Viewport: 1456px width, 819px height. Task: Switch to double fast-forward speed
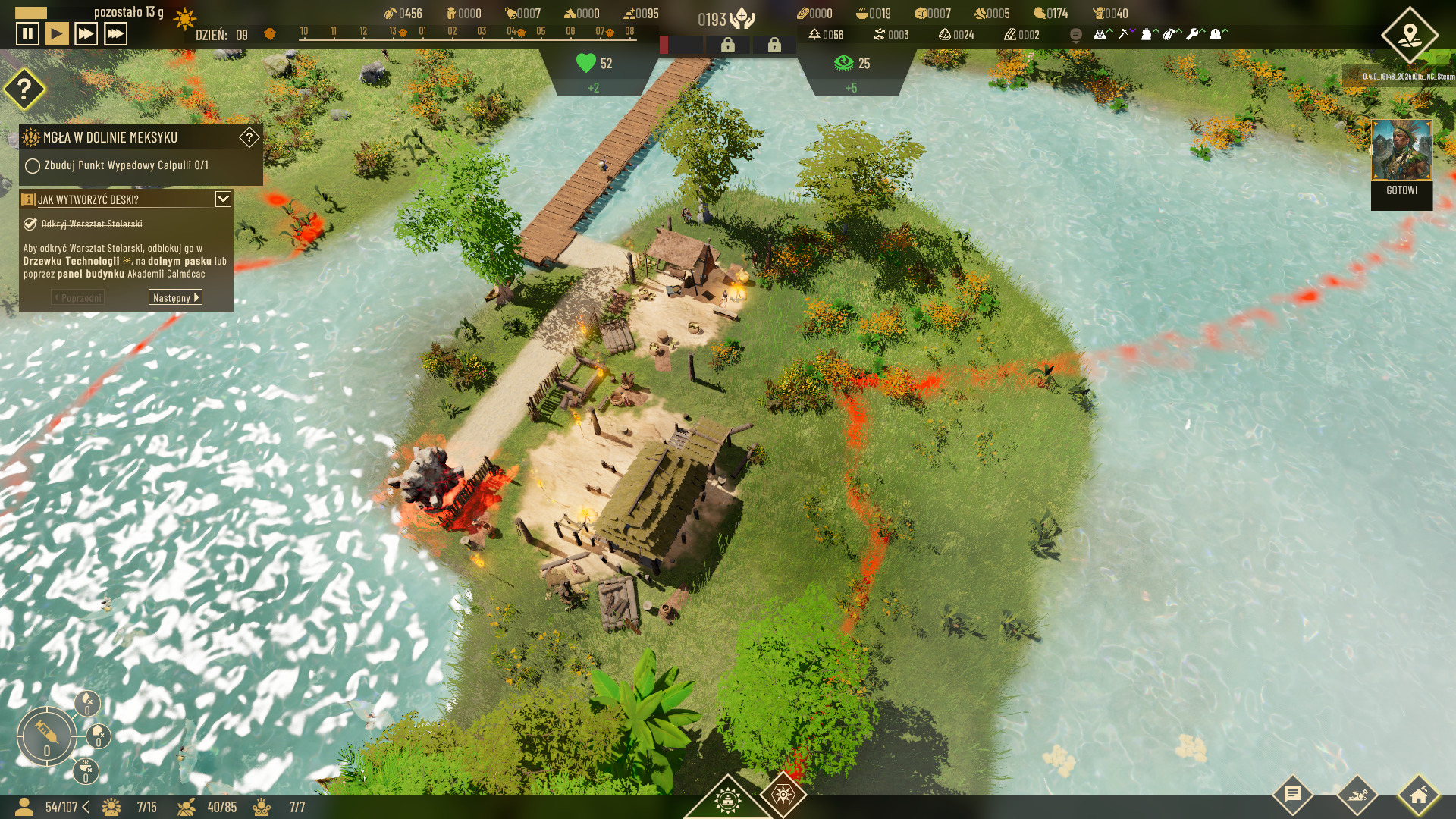pyautogui.click(x=86, y=34)
